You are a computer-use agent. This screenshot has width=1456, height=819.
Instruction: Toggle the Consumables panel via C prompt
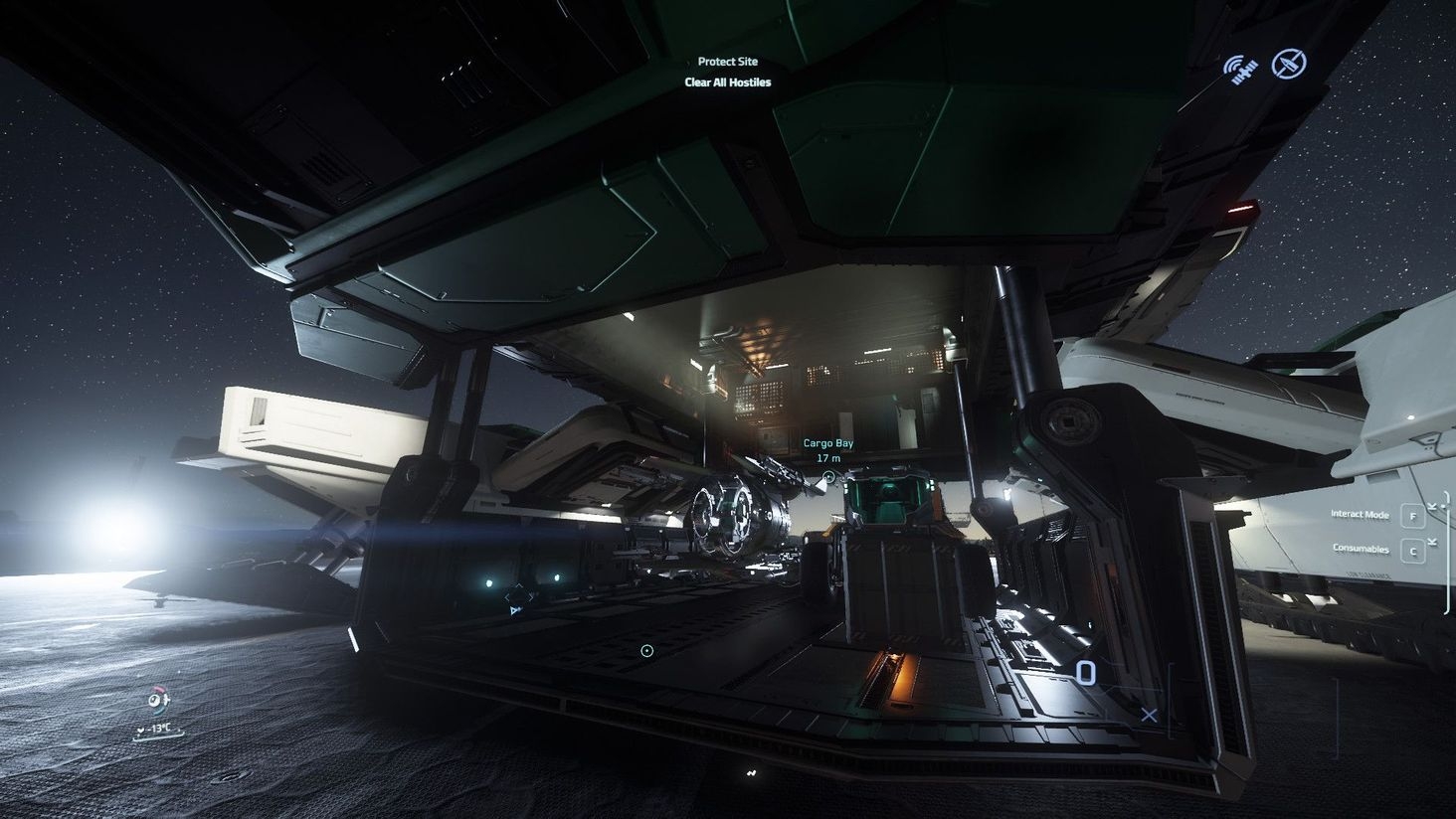point(1413,552)
